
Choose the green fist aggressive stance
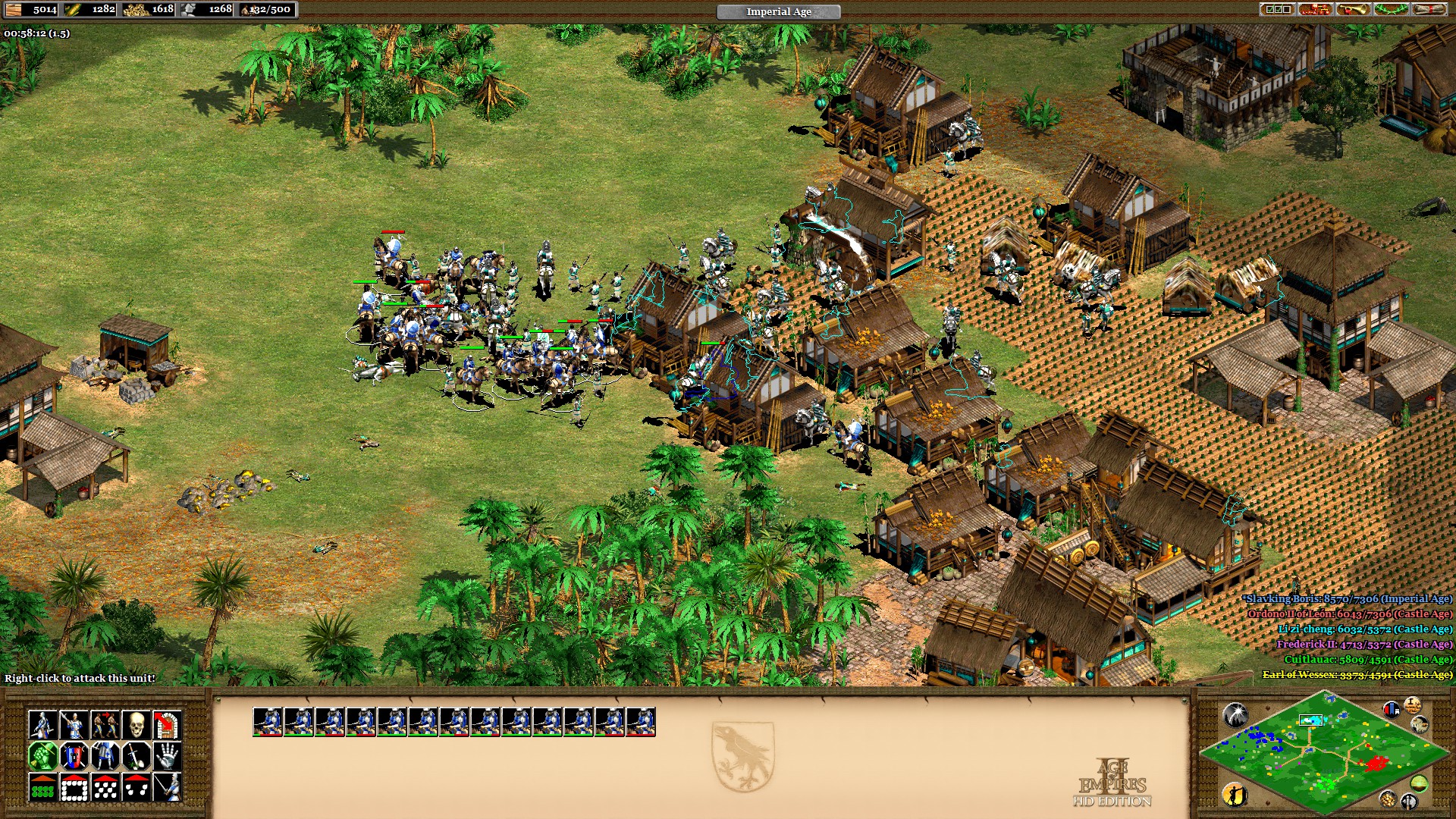43,756
